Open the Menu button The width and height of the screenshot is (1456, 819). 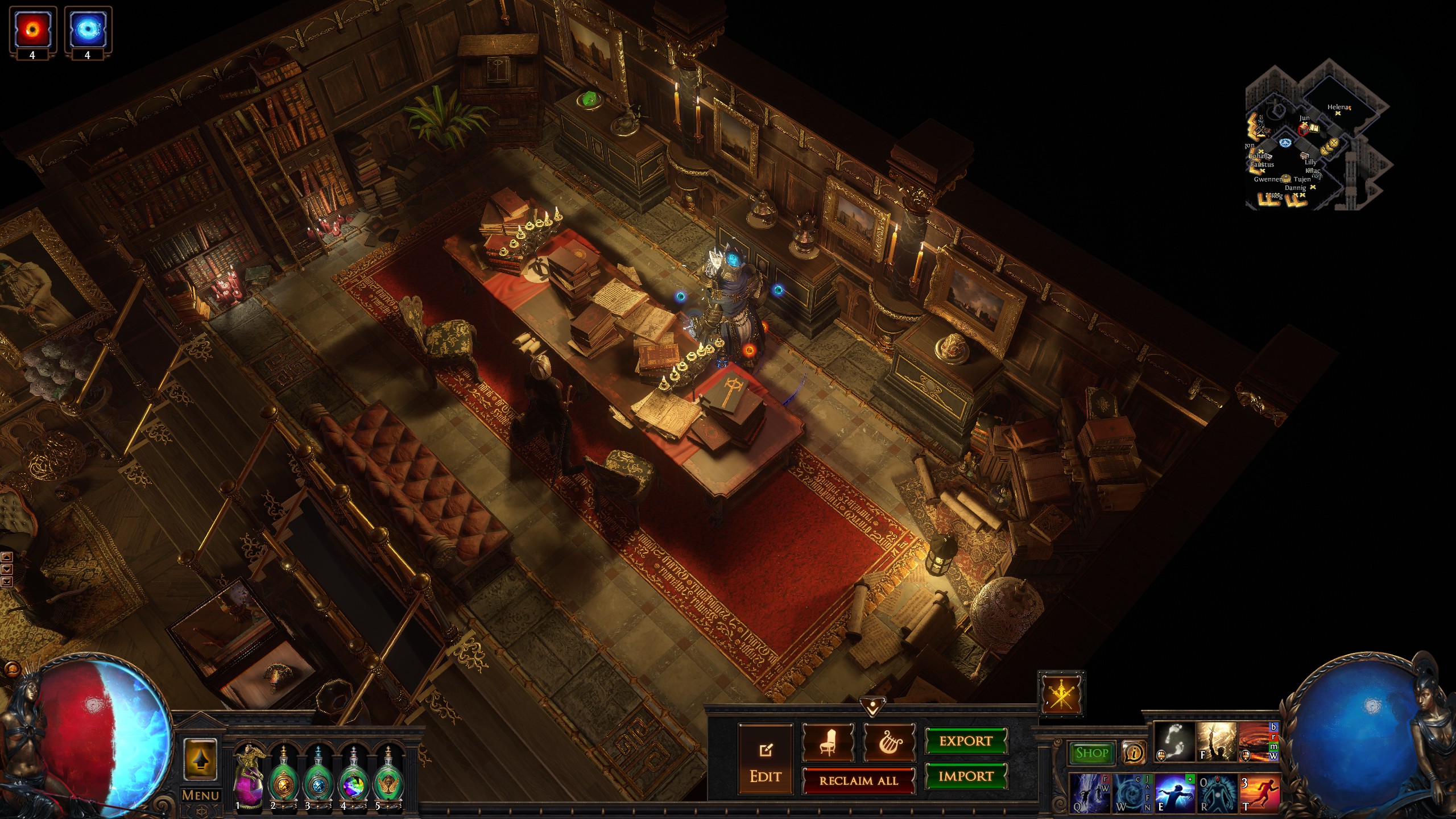coord(200,795)
